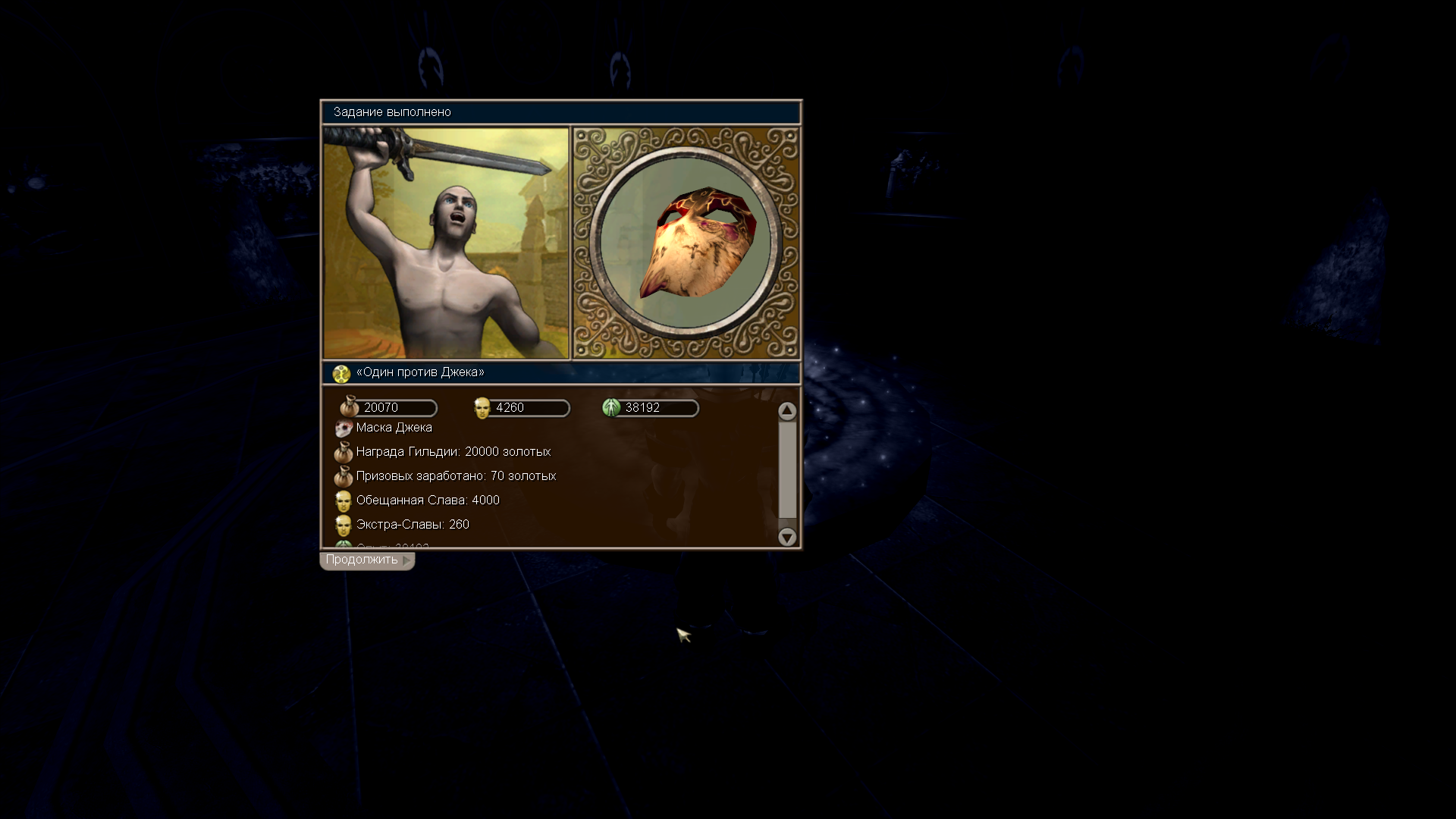Select the Экстра-Славы 260 row
This screenshot has height=819, width=1456.
pyautogui.click(x=412, y=525)
